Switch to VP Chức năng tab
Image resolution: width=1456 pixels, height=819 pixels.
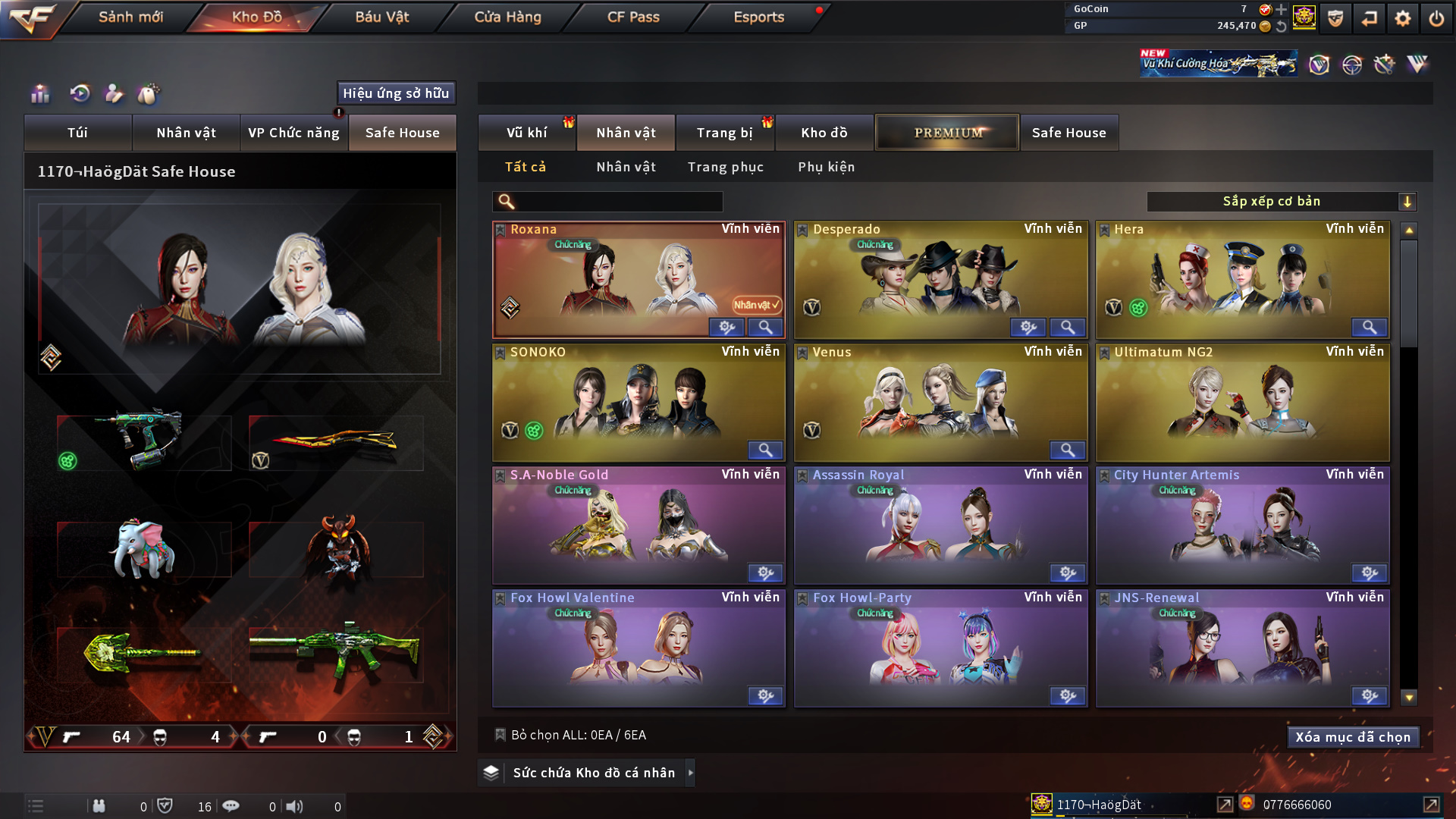293,133
